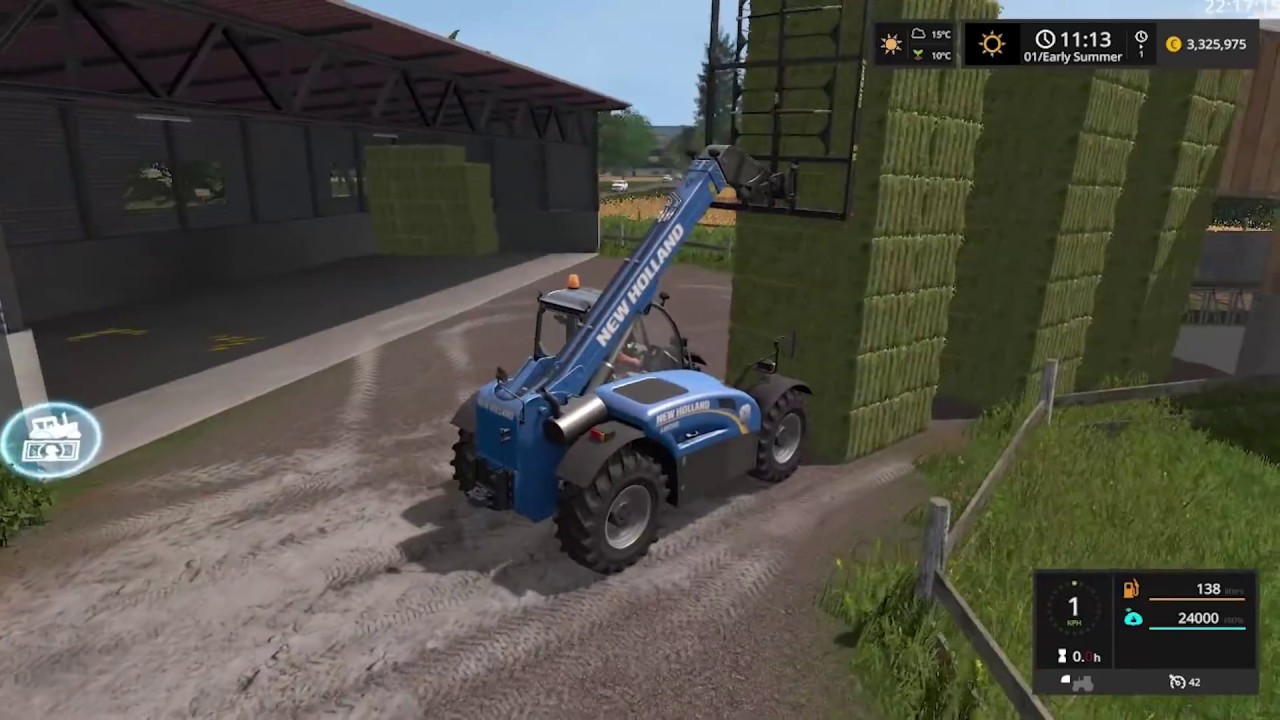
Task: Click the sun weather icon
Action: tap(891, 43)
